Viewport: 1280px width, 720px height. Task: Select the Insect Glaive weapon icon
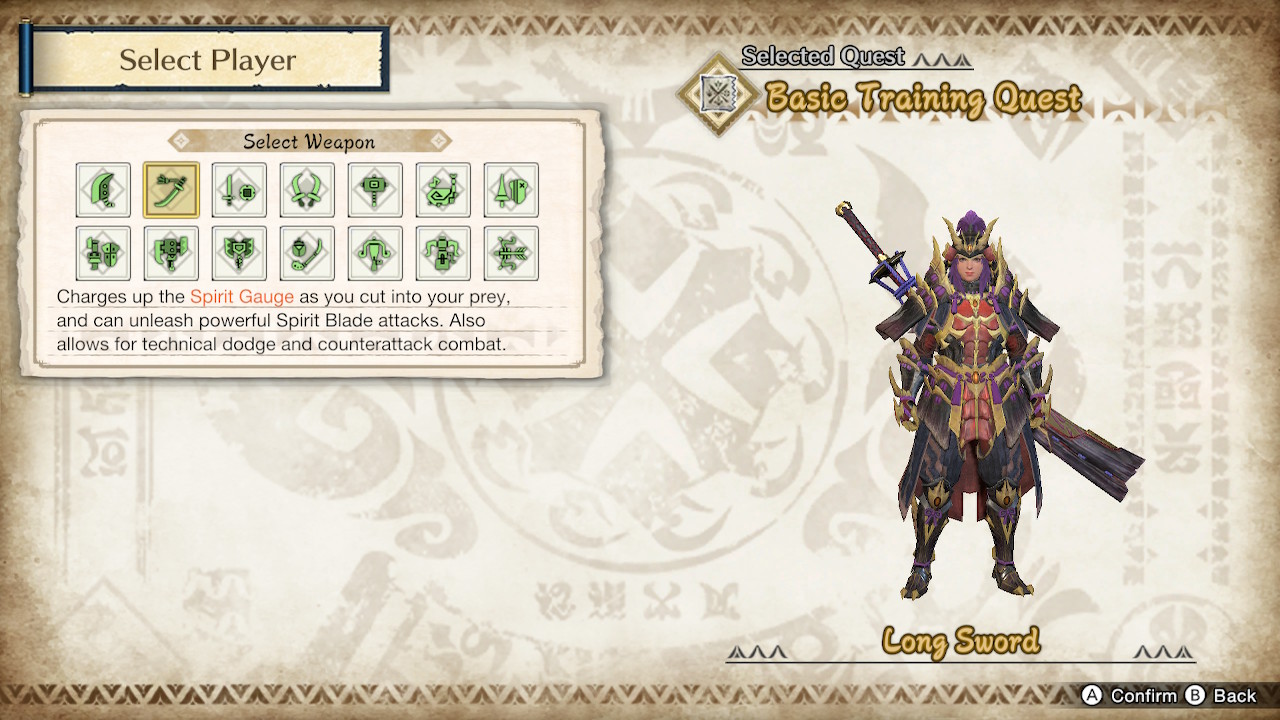307,253
